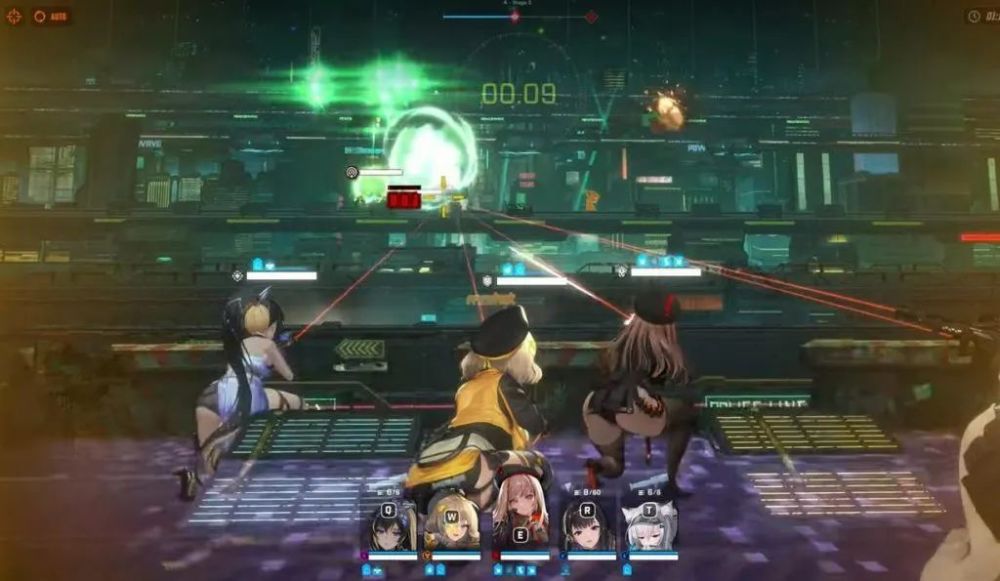Select the blonde girl's squad portrait
Viewport: 1000px width, 581px height.
[x=454, y=527]
